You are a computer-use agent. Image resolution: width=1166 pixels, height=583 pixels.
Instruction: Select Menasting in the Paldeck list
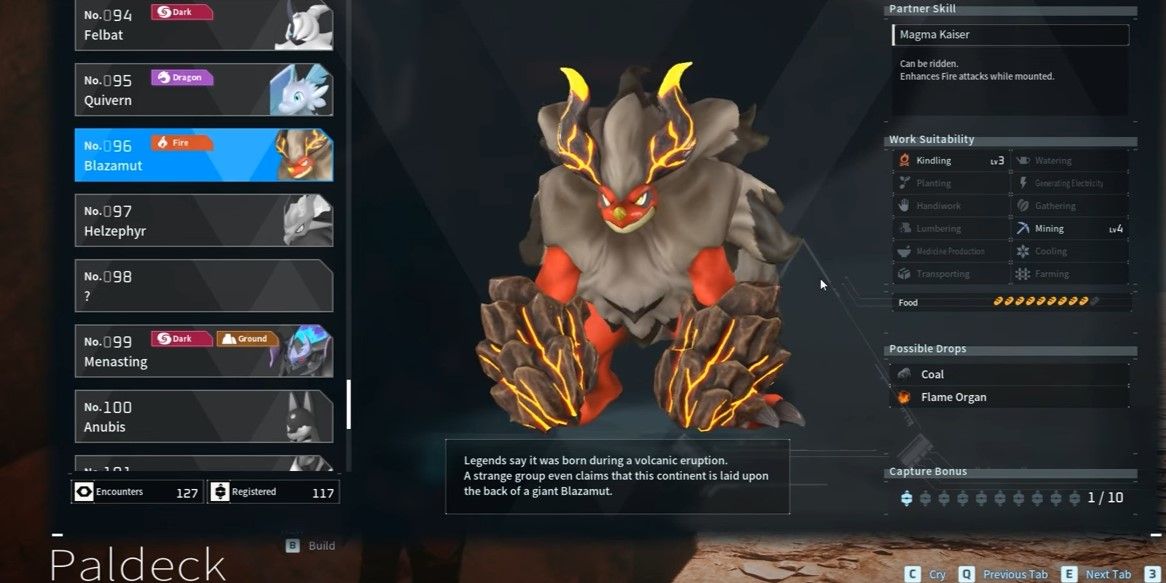coord(203,351)
